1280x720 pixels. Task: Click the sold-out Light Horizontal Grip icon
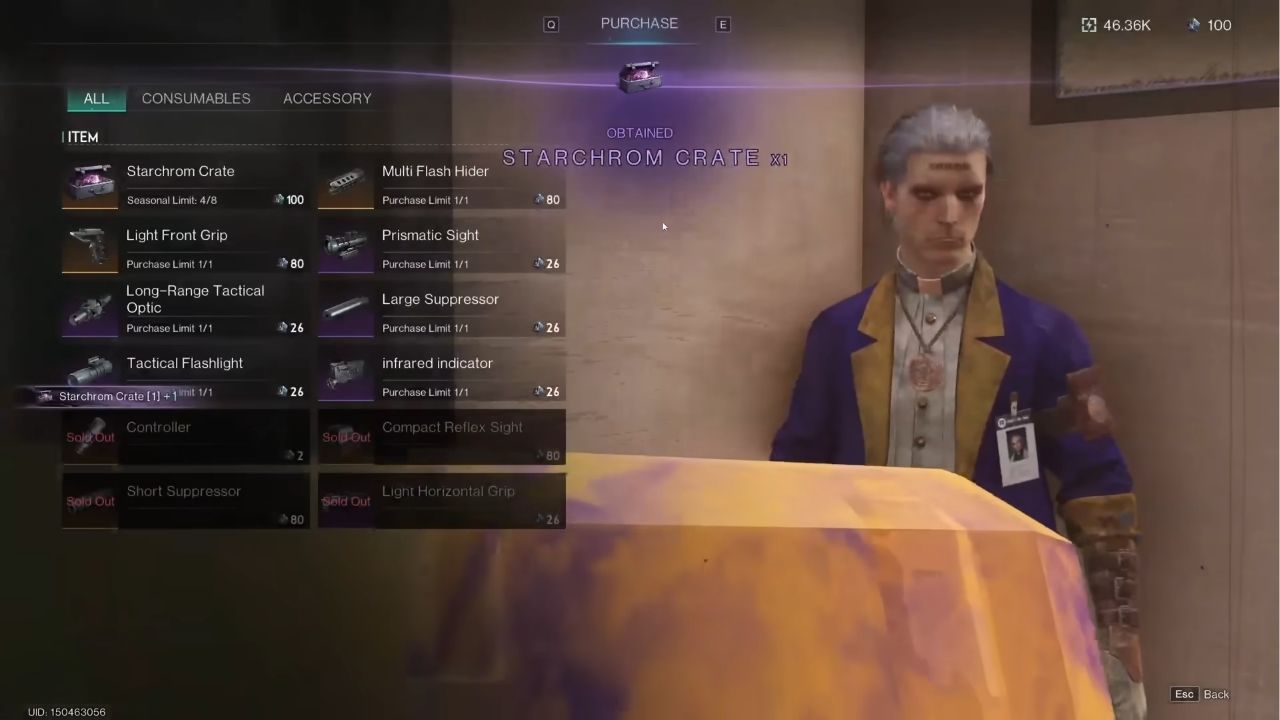coord(345,501)
